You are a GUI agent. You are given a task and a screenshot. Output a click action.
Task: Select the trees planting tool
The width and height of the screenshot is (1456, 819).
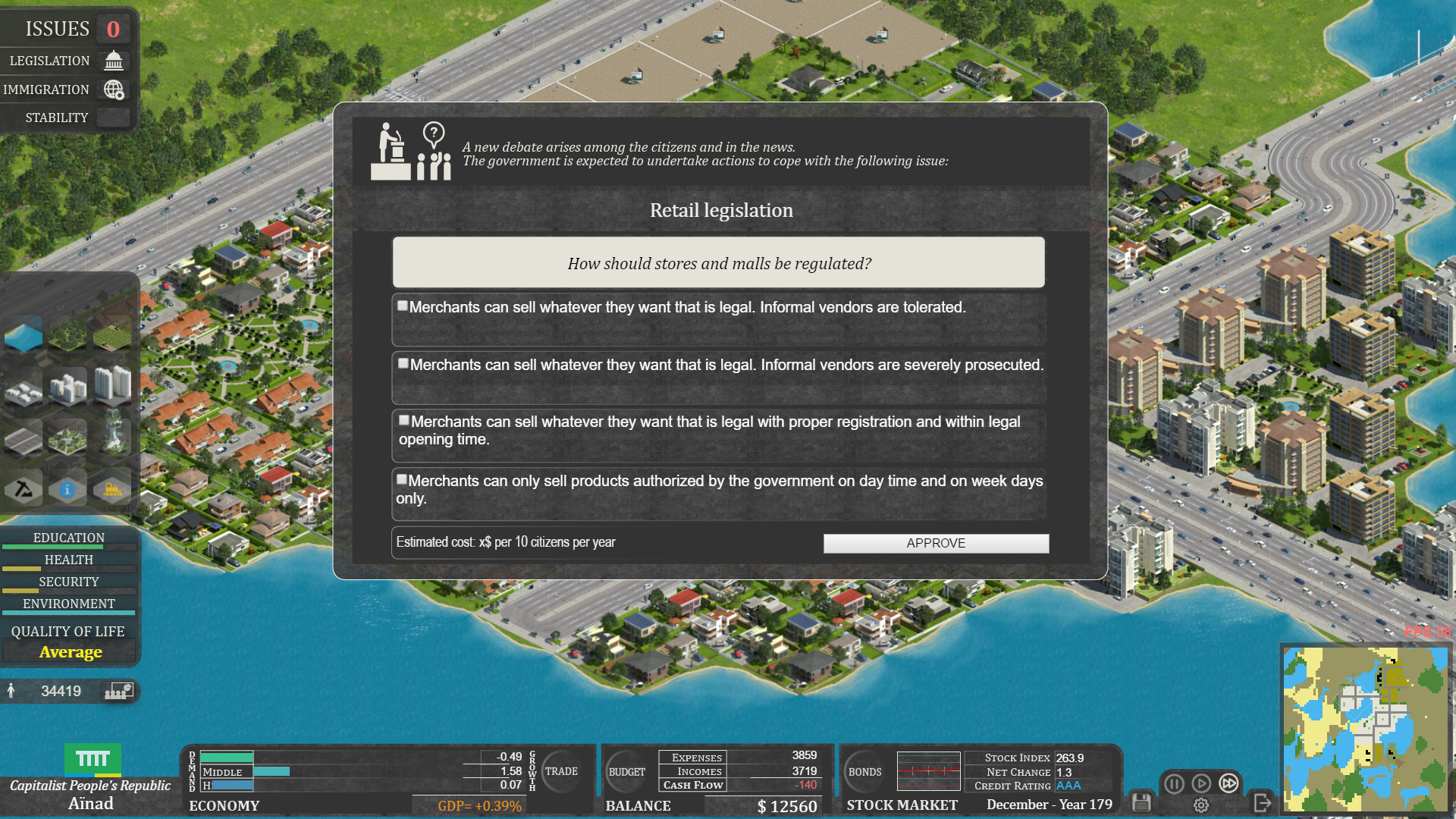coord(67,336)
